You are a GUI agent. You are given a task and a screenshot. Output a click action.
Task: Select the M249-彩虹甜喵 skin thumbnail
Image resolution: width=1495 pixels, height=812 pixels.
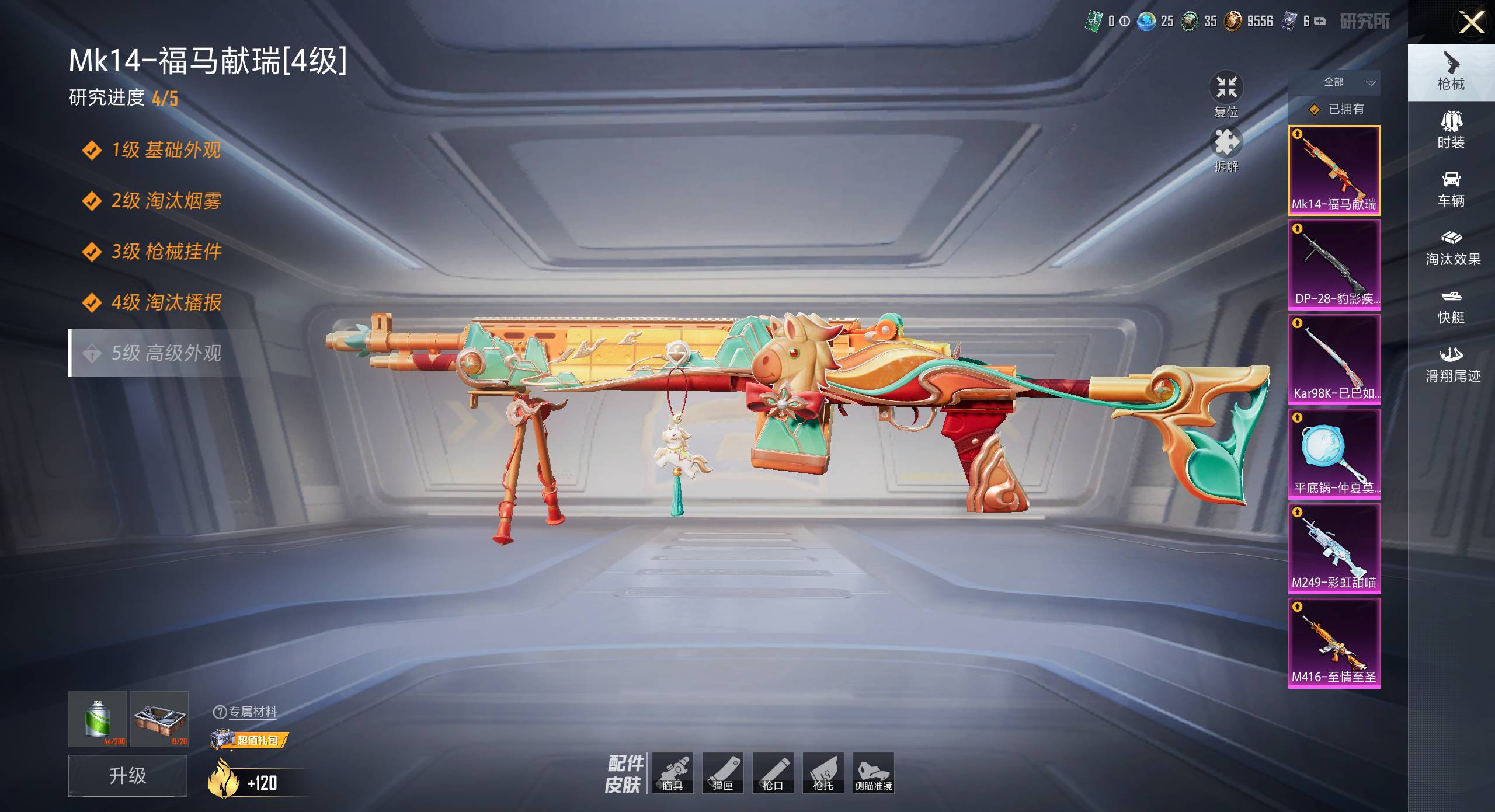1334,548
